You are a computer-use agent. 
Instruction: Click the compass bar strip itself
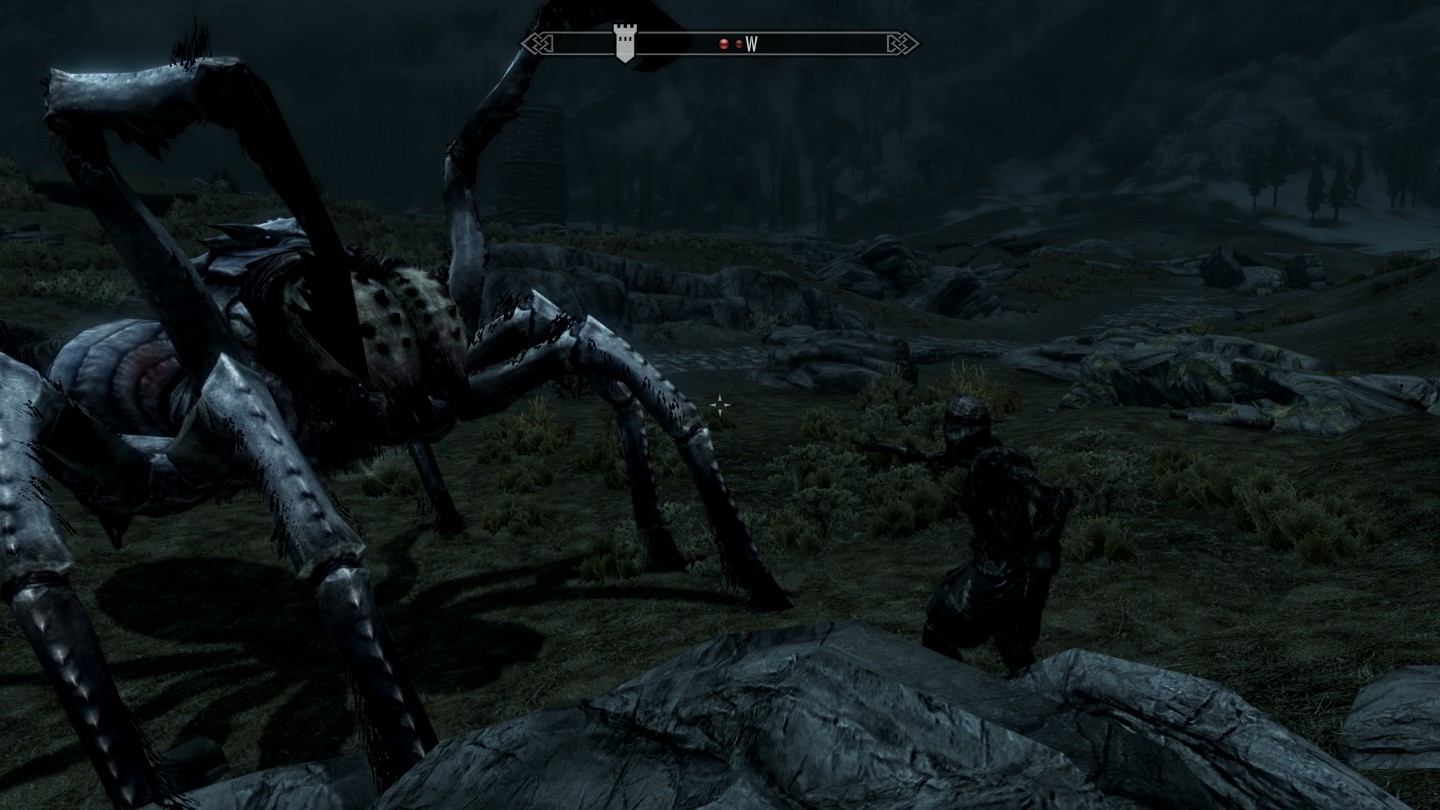(x=820, y=42)
